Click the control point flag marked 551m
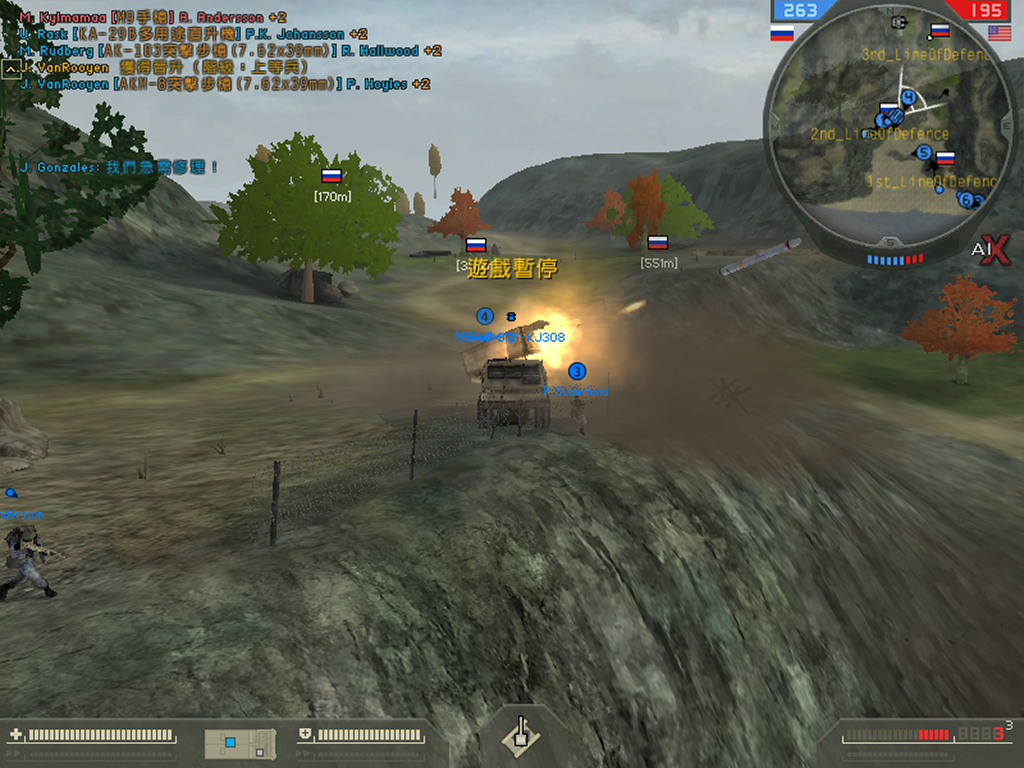Screen dimensions: 1024x768 coord(658,242)
